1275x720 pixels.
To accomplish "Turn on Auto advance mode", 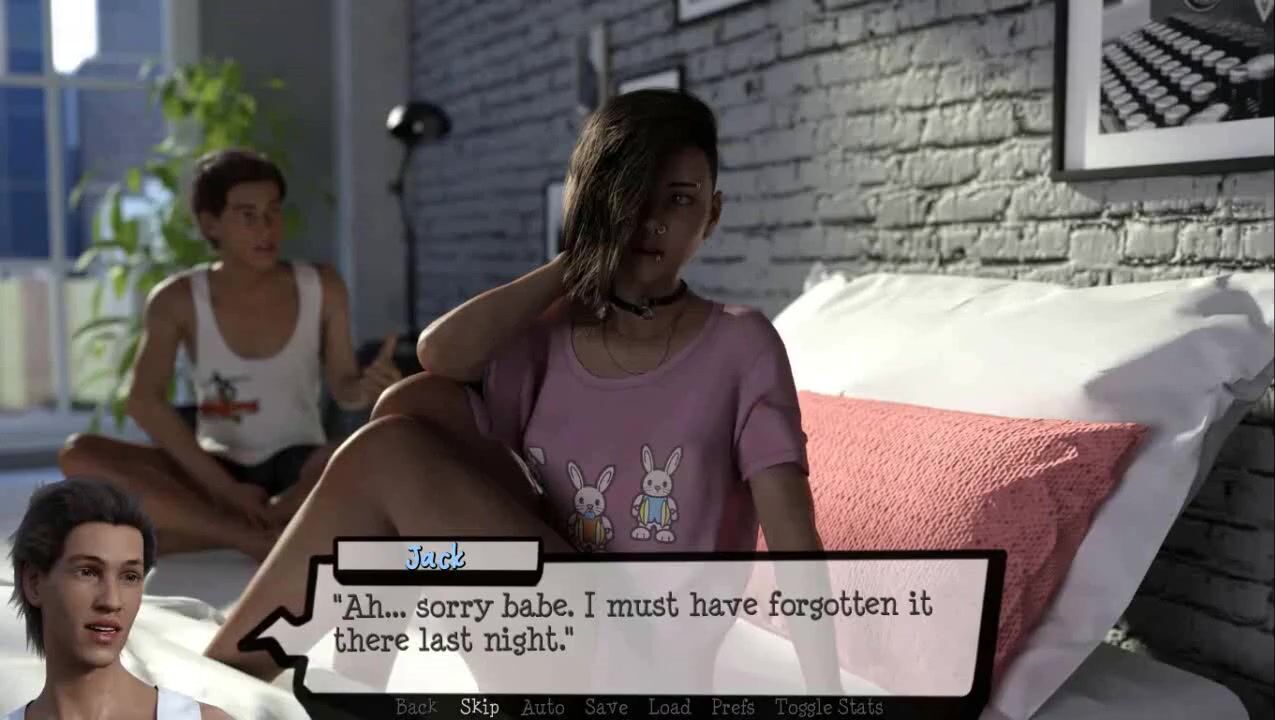I will pyautogui.click(x=542, y=707).
